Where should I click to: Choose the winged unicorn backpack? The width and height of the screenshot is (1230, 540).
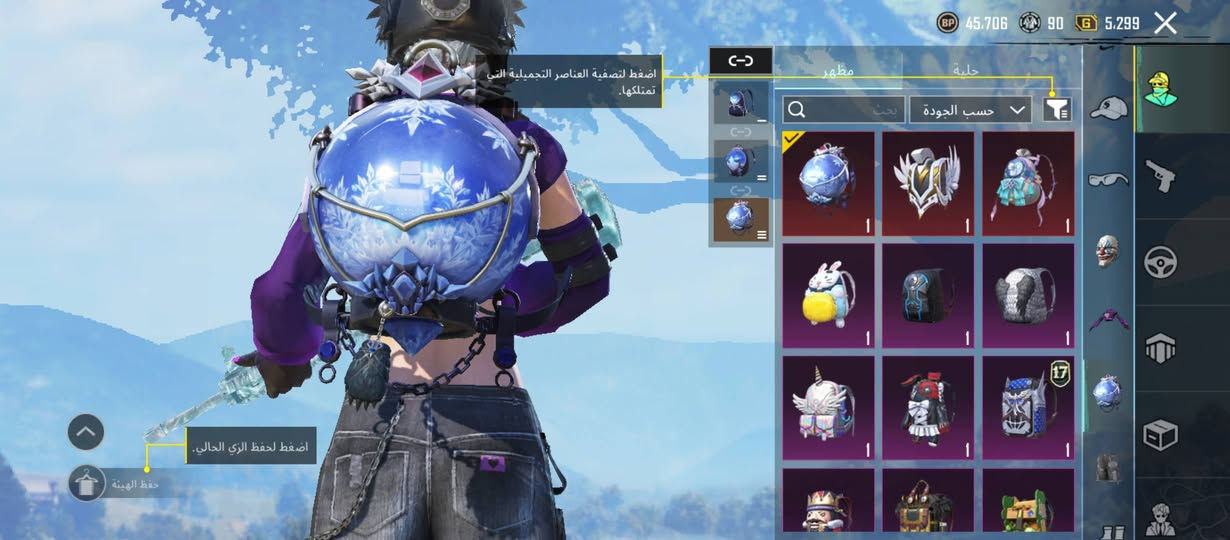click(x=828, y=408)
